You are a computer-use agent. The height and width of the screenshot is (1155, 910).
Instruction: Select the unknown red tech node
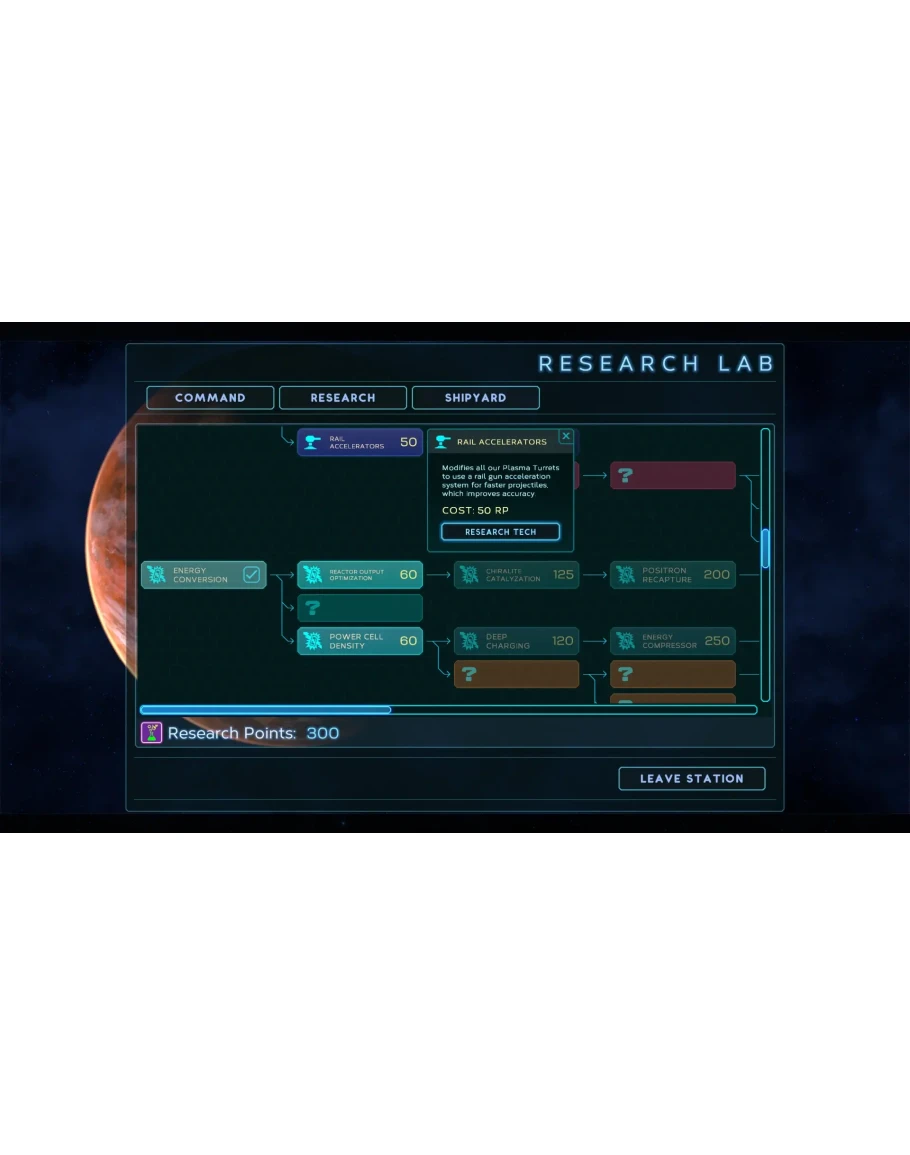coord(672,476)
